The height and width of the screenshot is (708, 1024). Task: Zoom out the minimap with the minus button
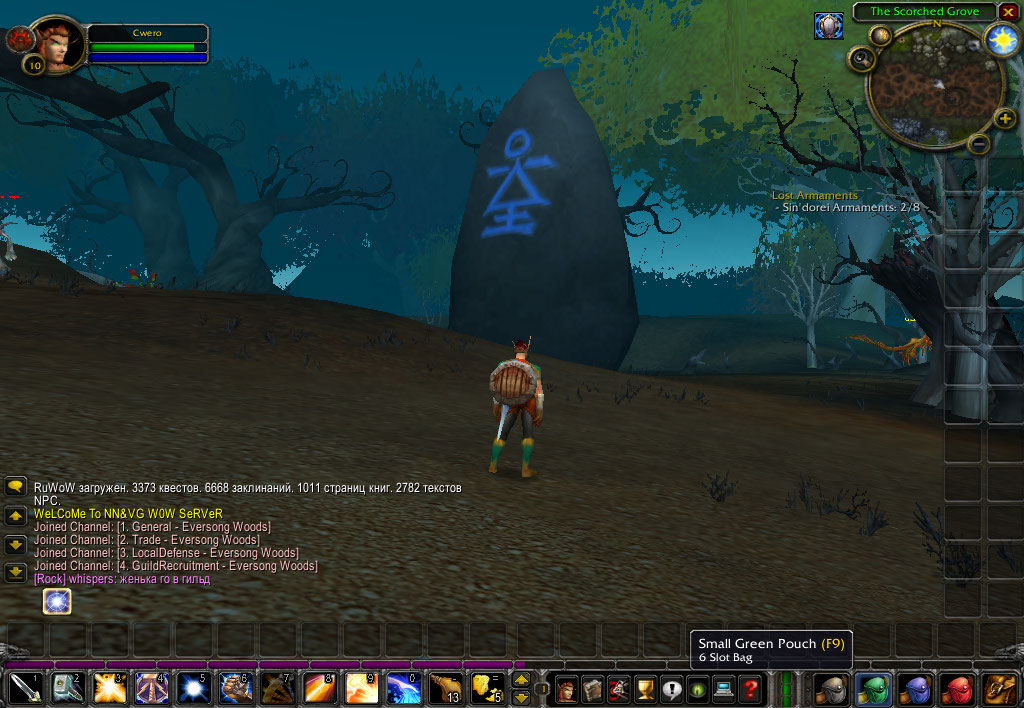[980, 144]
